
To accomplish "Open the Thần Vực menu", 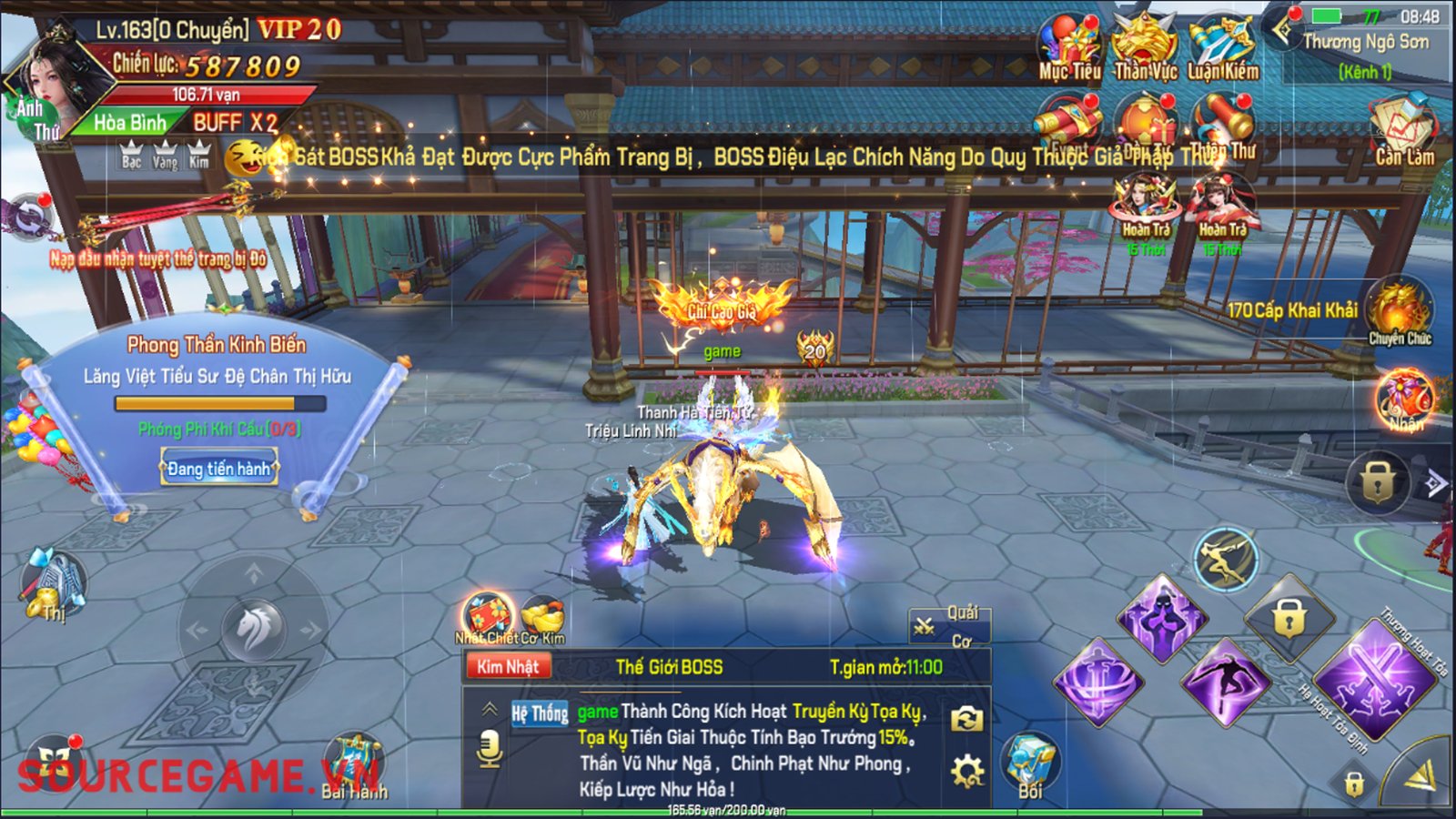I will 1145,47.
